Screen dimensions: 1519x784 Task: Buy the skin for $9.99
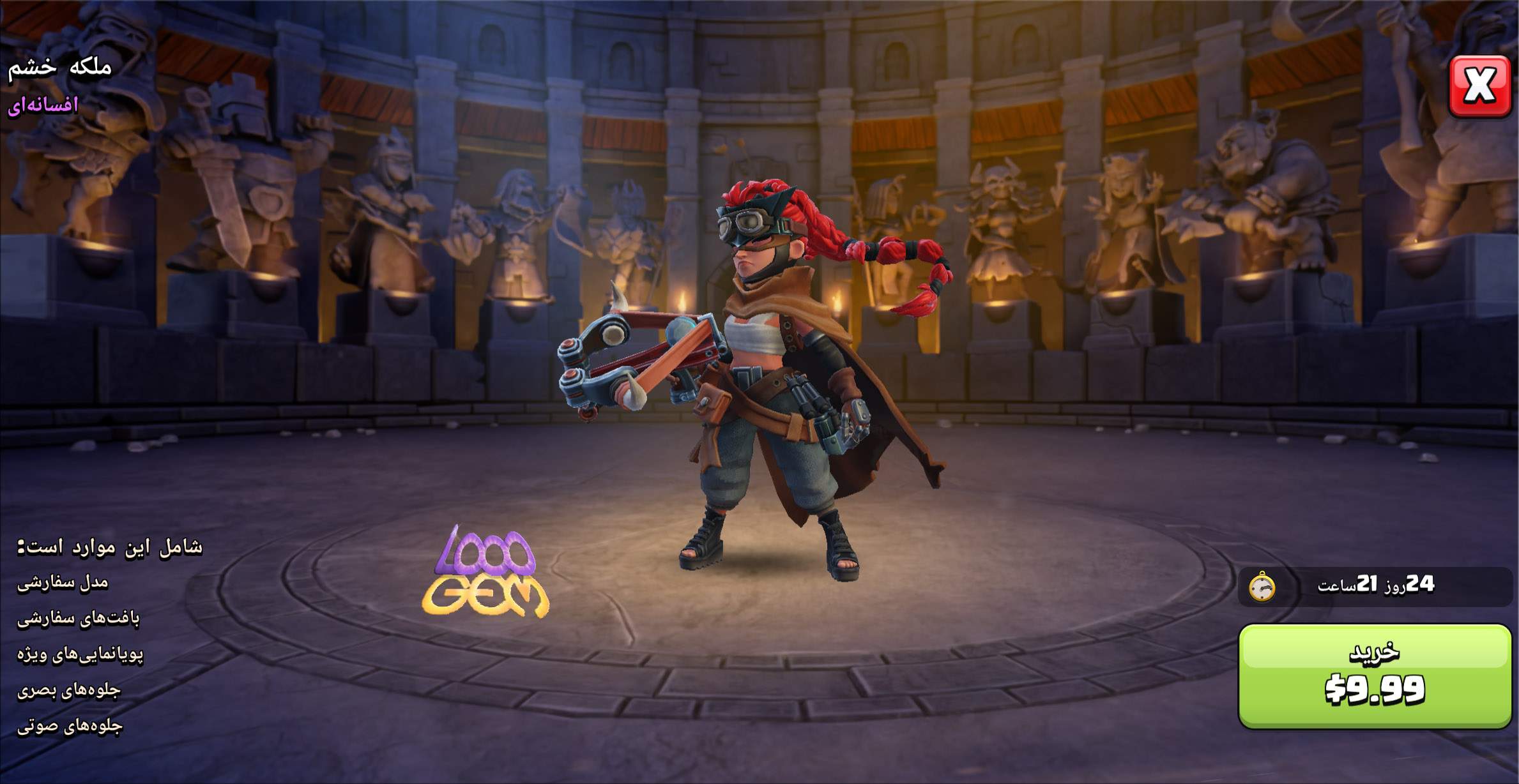coord(1374,675)
